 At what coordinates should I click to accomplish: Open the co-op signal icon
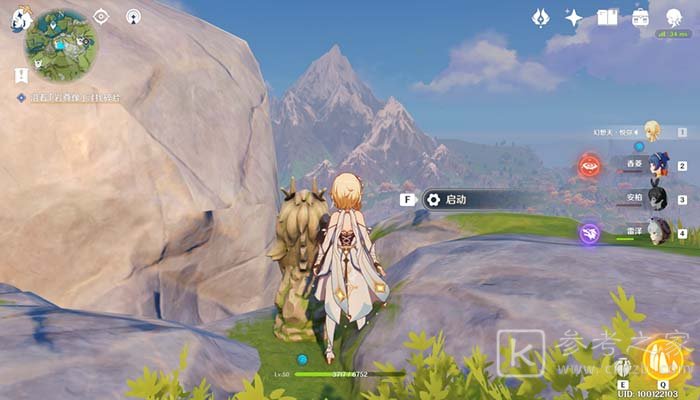click(x=133, y=16)
